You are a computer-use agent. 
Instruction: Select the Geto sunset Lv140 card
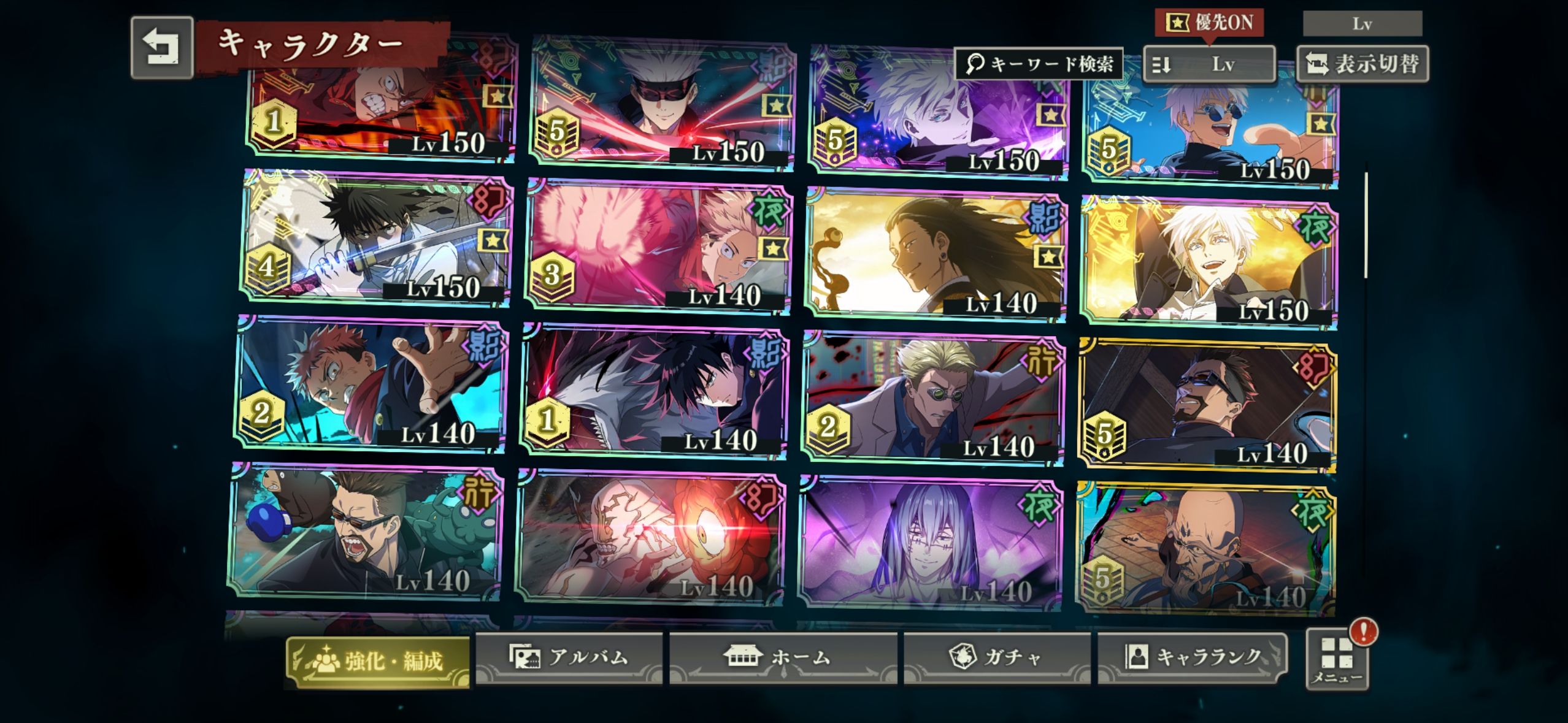[x=936, y=254]
